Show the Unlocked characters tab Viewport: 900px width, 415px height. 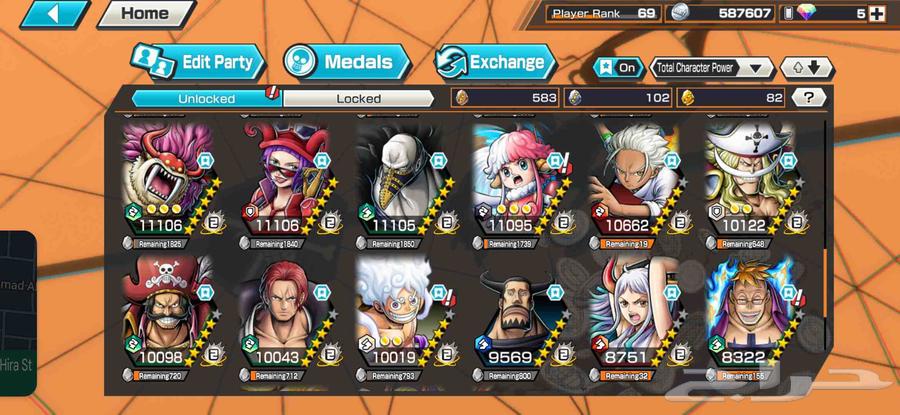click(207, 98)
